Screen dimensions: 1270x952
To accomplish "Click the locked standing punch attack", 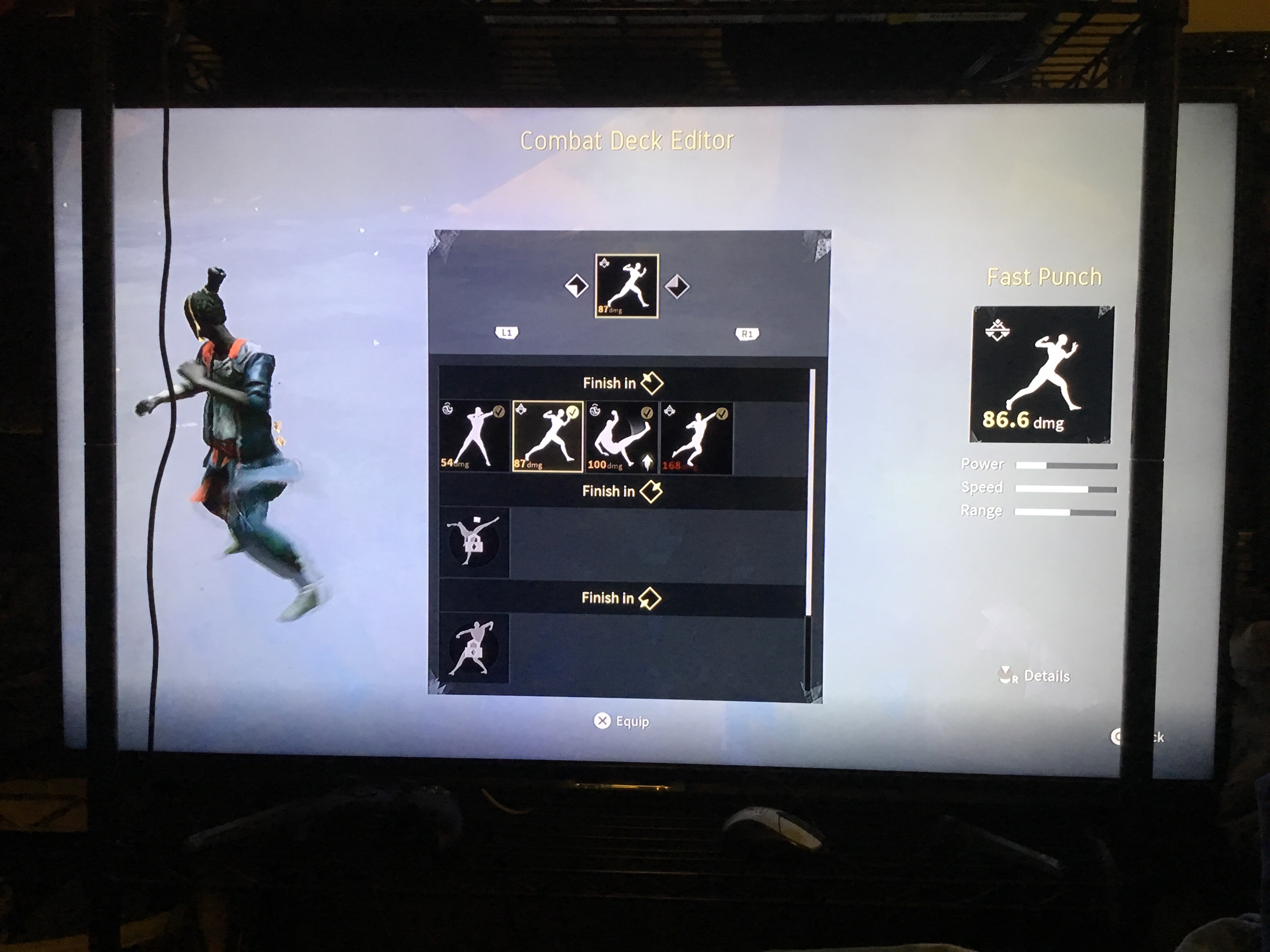I will point(473,648).
